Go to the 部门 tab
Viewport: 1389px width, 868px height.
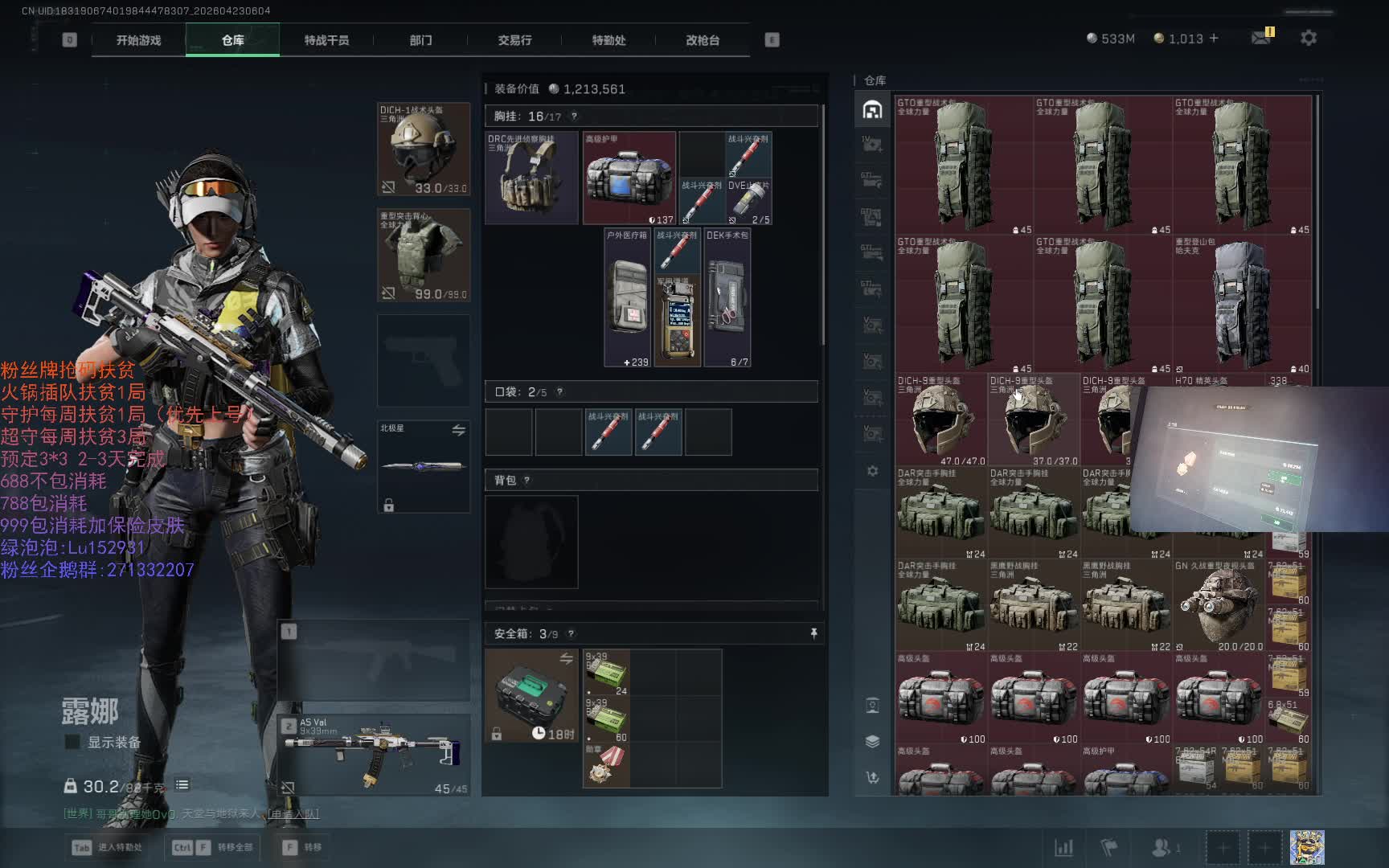click(420, 40)
